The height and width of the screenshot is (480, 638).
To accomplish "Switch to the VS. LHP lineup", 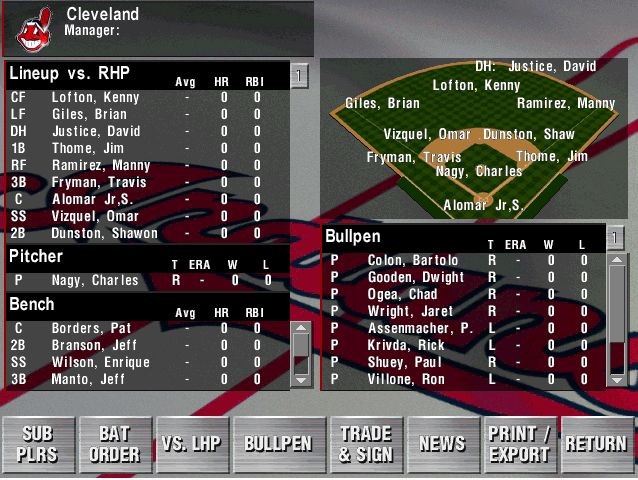I will tap(191, 444).
